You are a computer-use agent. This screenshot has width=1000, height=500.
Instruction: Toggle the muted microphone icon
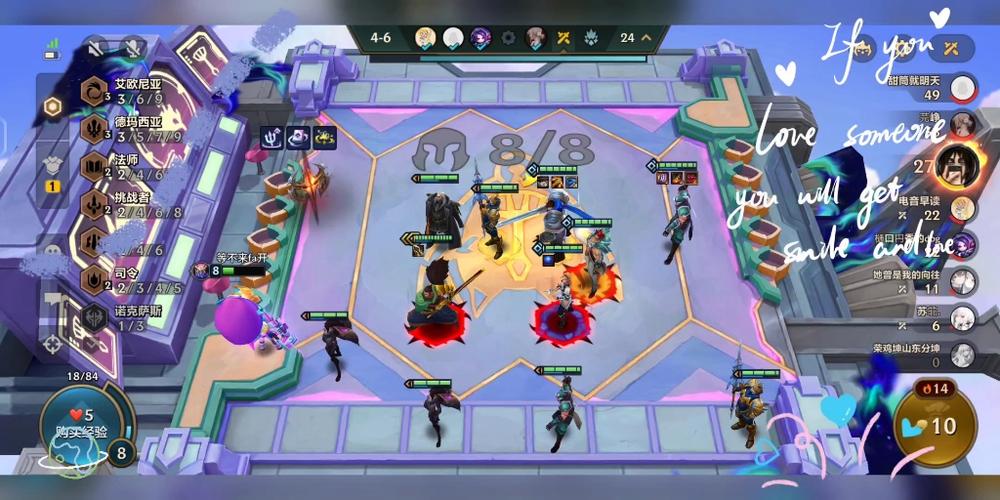pyautogui.click(x=132, y=47)
